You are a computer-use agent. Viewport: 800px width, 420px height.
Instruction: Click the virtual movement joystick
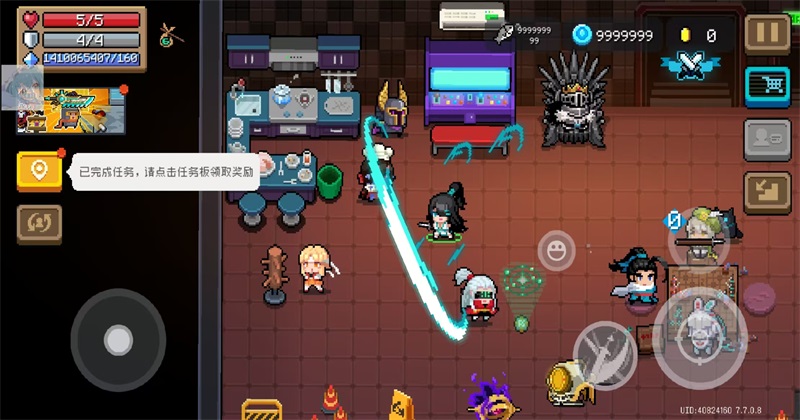click(x=118, y=340)
